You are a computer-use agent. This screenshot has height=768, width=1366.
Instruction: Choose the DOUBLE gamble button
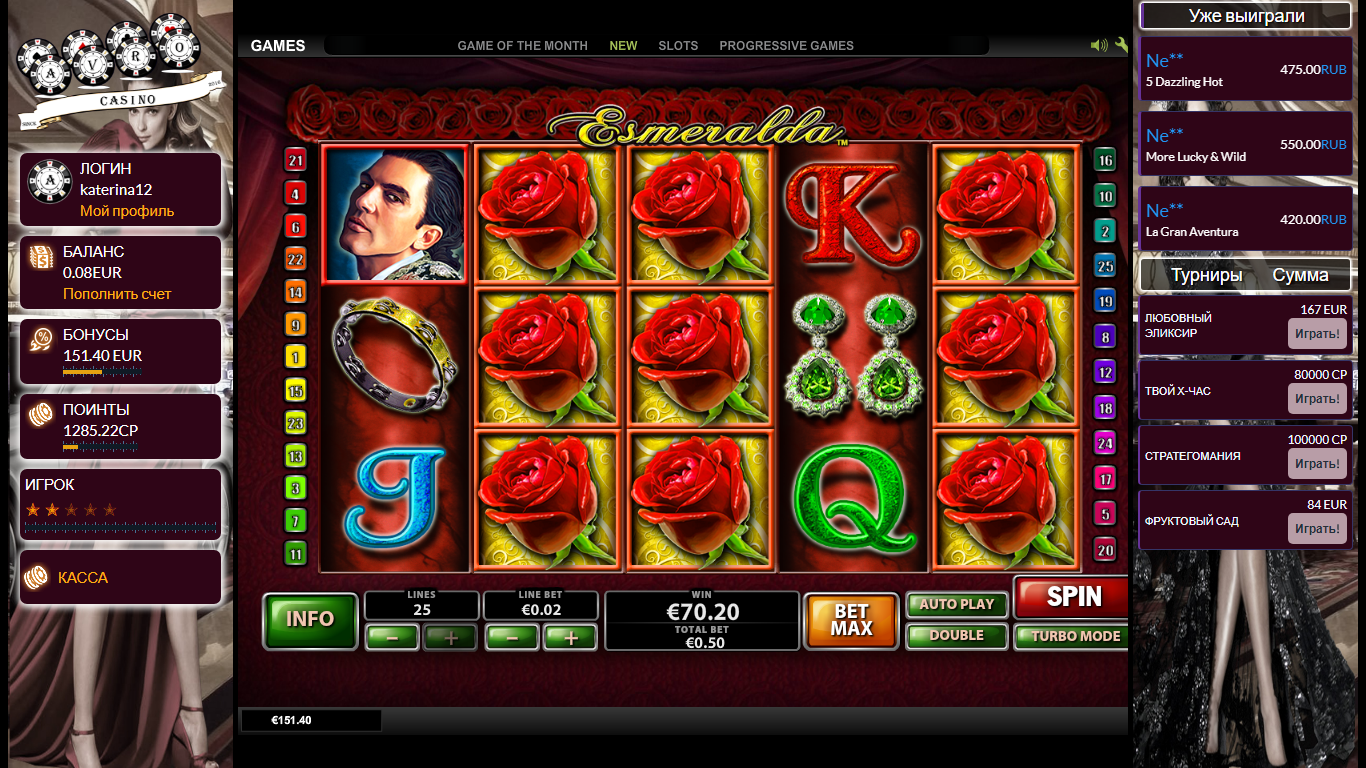(956, 636)
